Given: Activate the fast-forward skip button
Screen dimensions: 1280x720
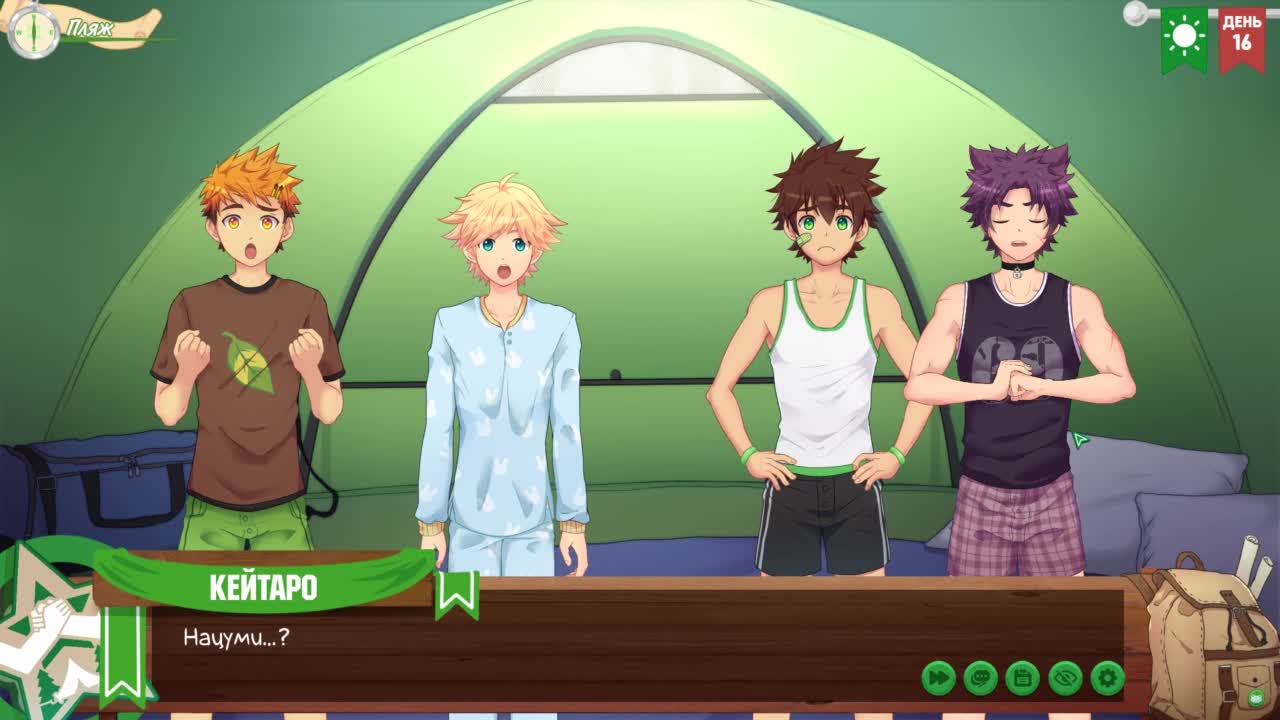Looking at the screenshot, I should click(x=938, y=678).
